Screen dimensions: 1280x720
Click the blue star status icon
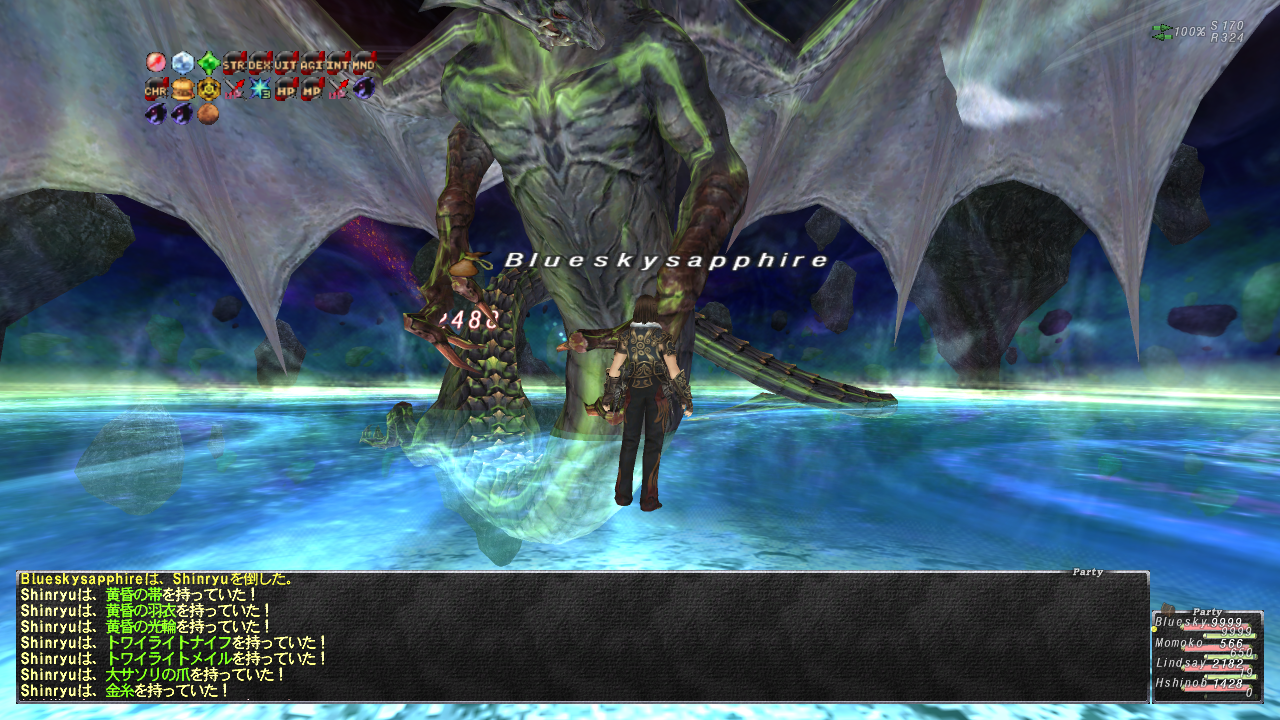click(x=260, y=90)
